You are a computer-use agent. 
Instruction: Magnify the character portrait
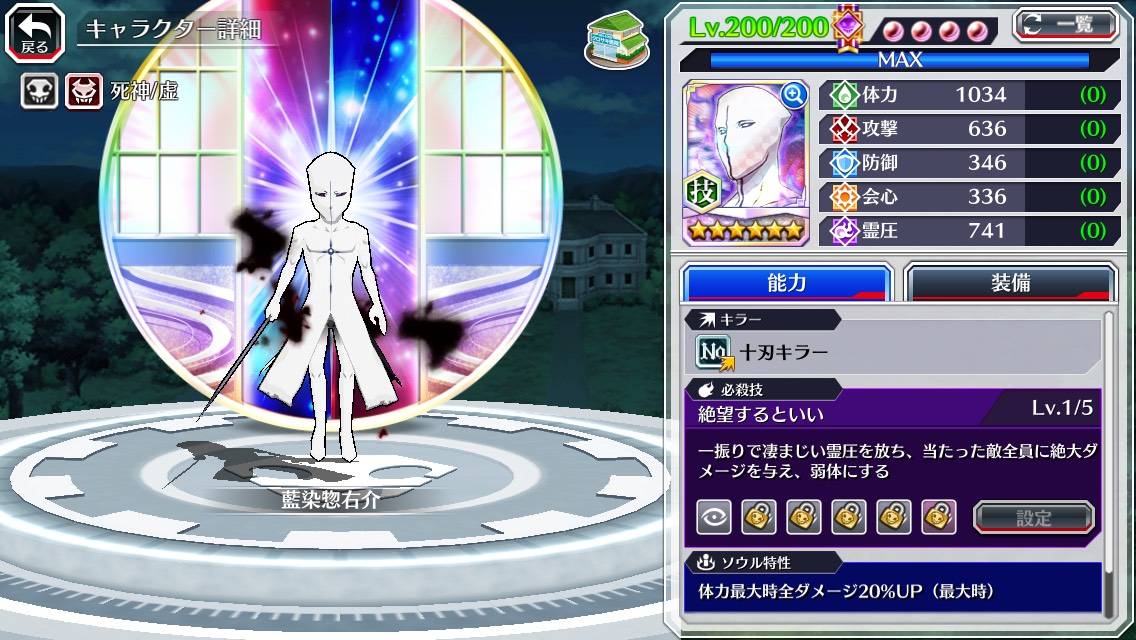(x=794, y=94)
